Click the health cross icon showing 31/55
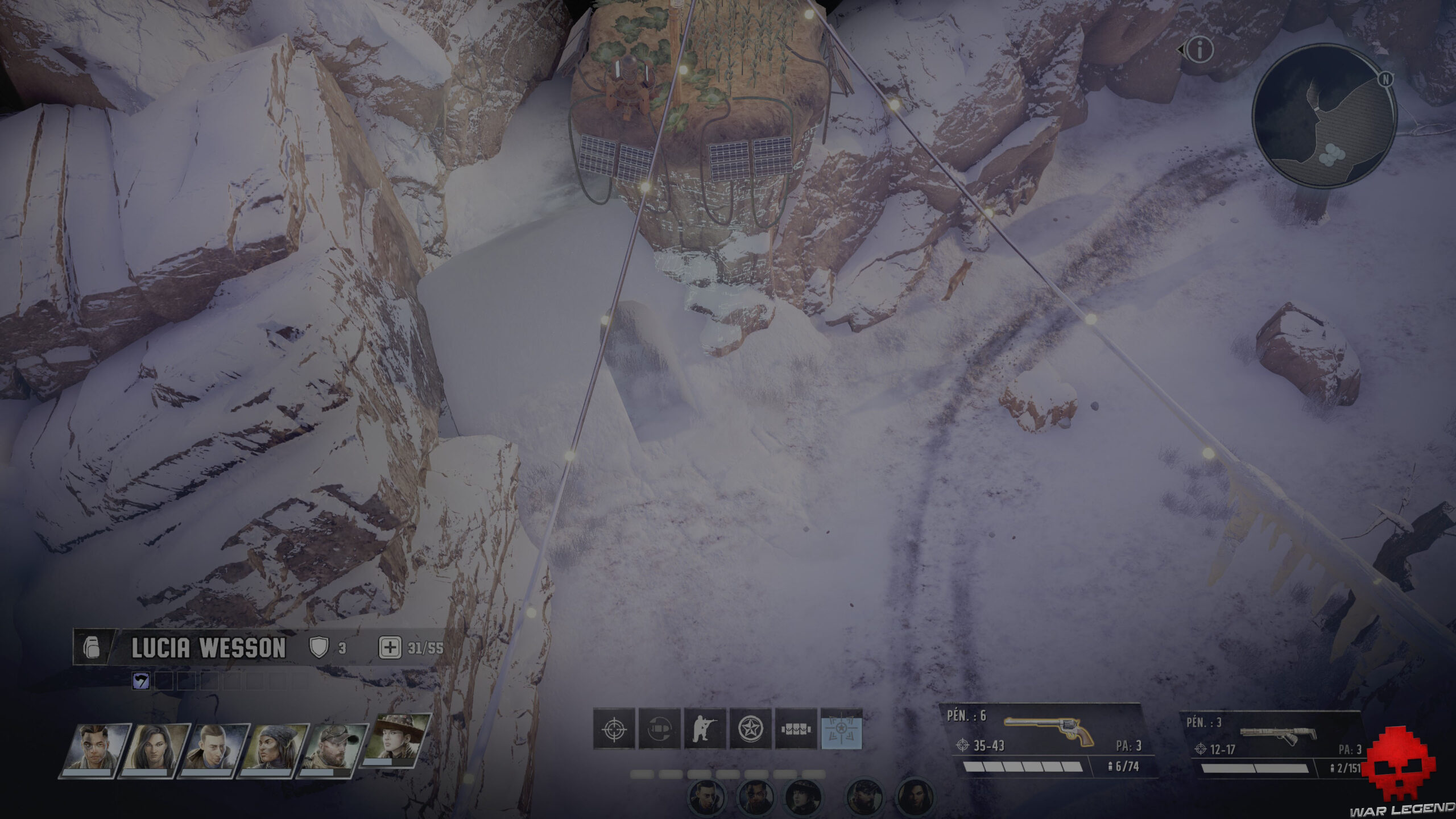 [388, 646]
